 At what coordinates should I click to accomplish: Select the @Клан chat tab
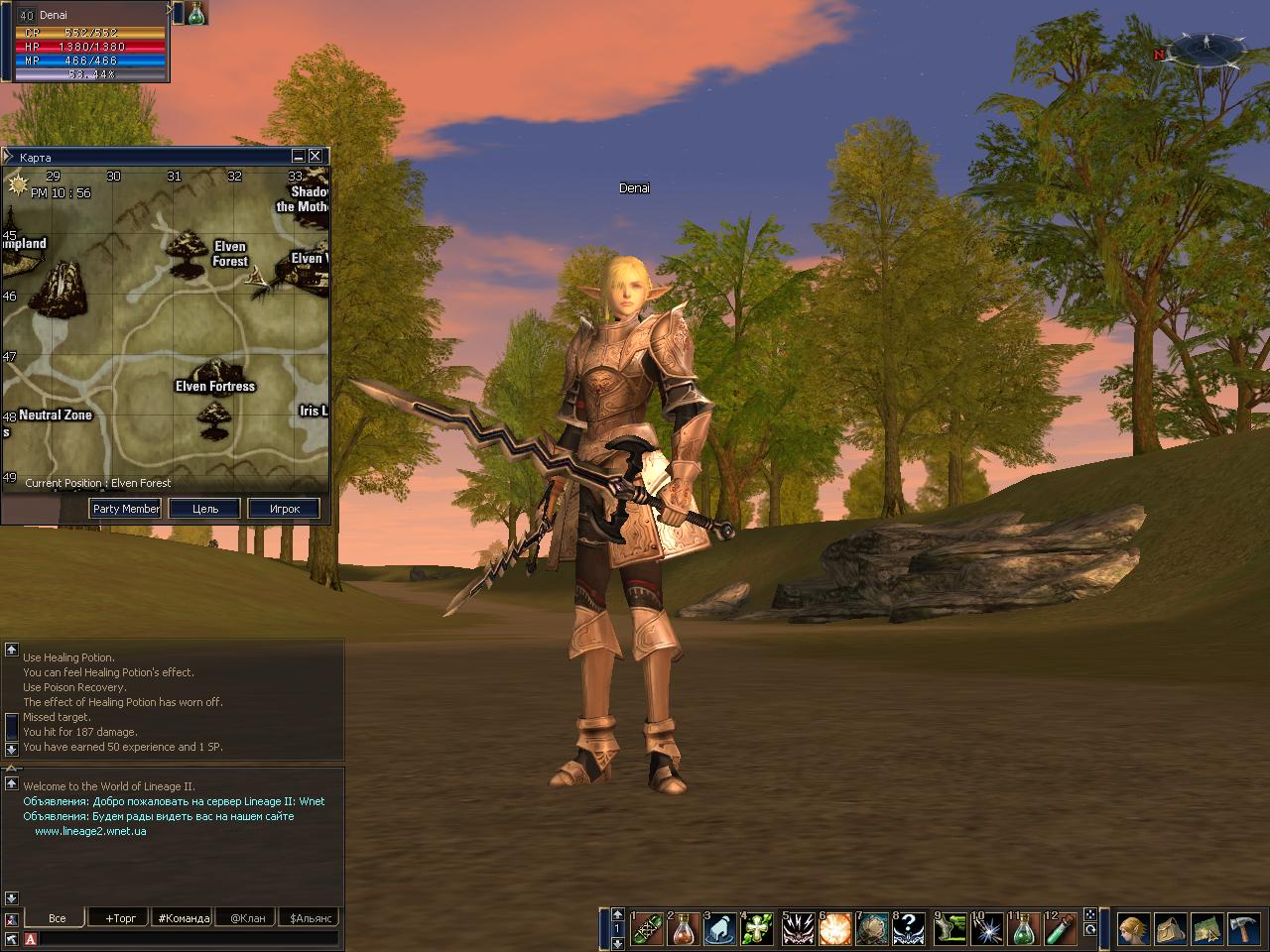tap(247, 918)
